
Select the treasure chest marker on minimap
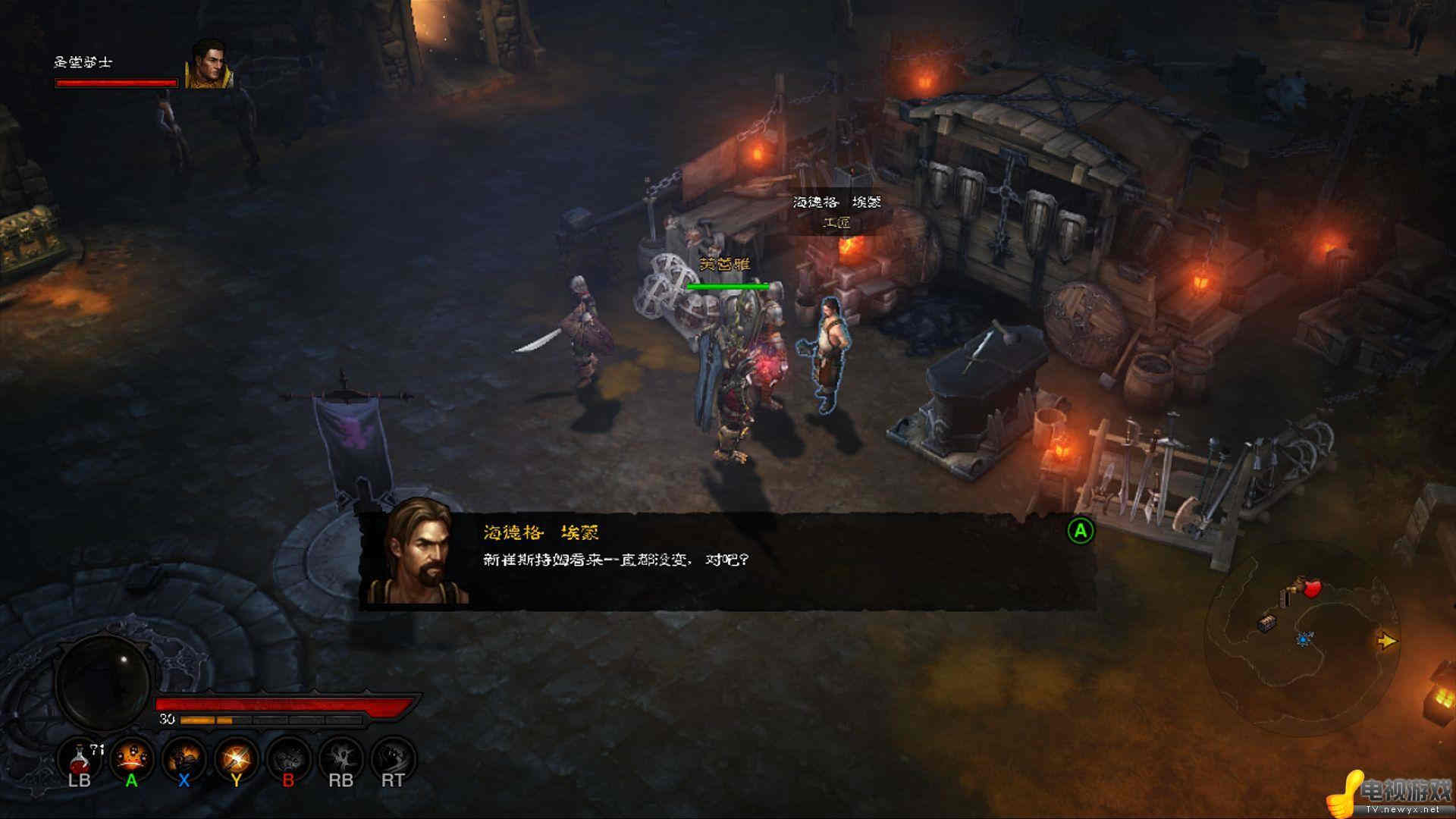[1266, 623]
